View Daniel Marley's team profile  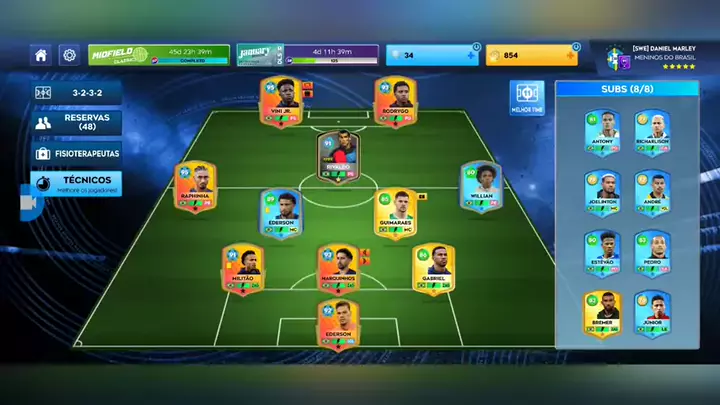pyautogui.click(x=650, y=57)
